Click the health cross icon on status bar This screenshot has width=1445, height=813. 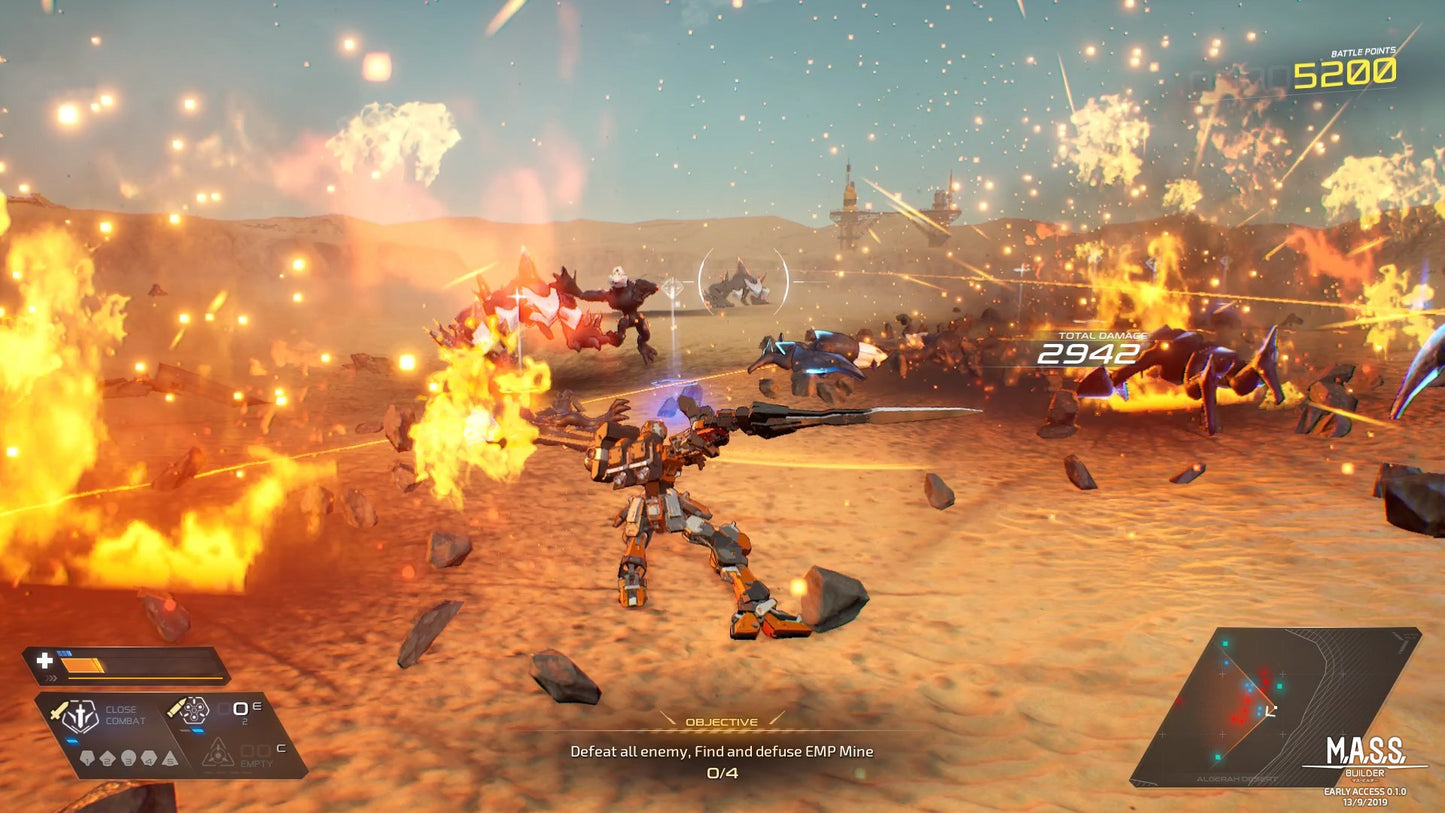[44, 660]
